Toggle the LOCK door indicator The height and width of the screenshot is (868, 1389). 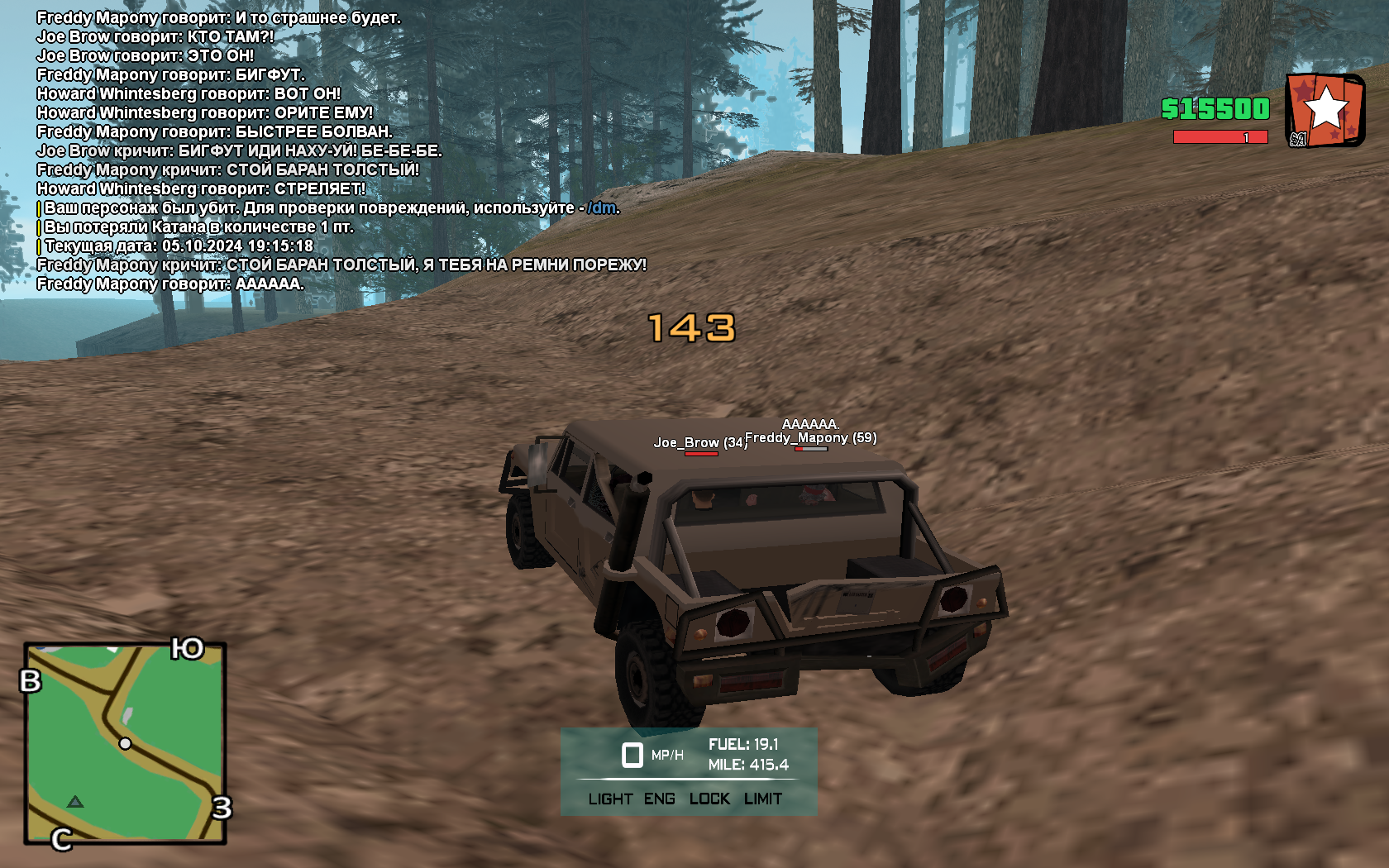tap(709, 799)
